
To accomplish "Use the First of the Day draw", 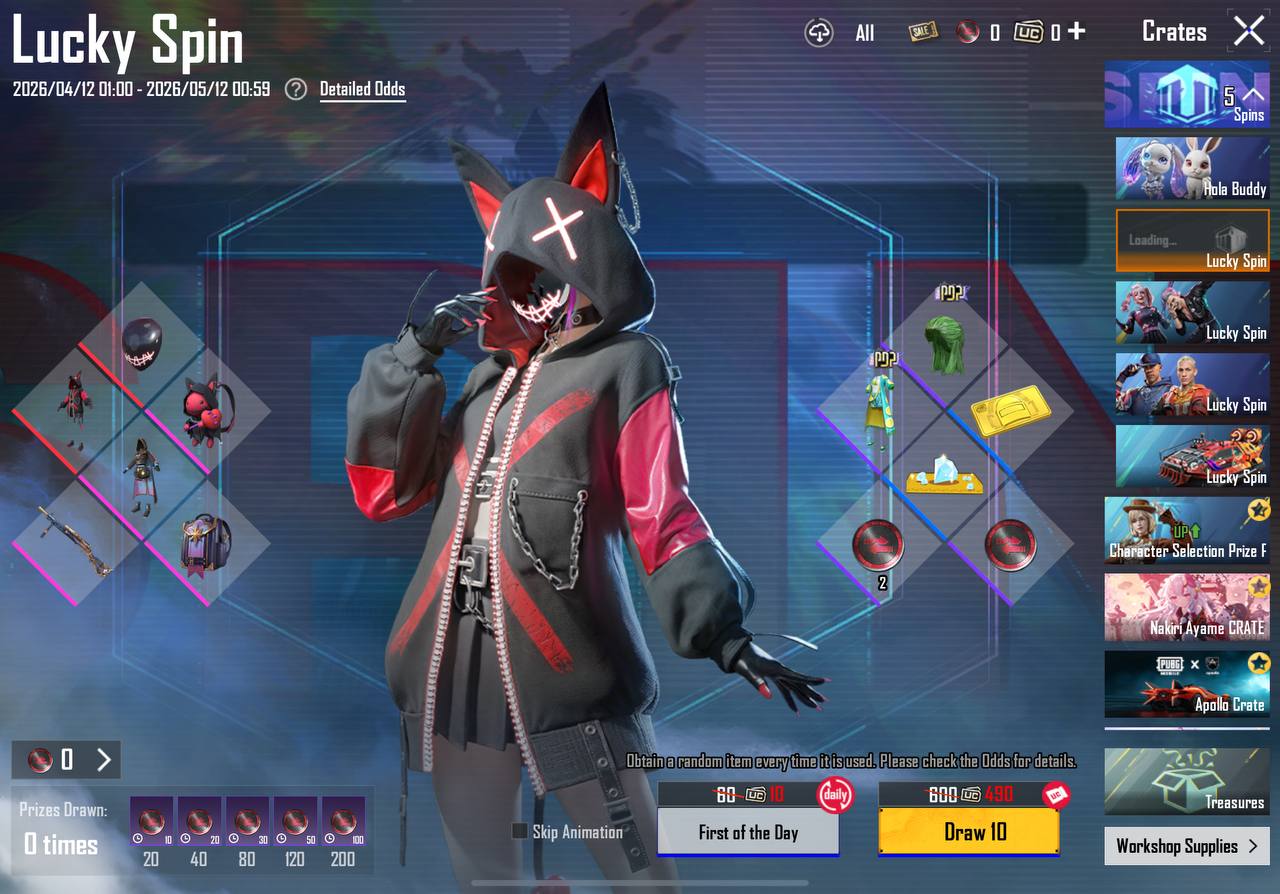I will (748, 832).
